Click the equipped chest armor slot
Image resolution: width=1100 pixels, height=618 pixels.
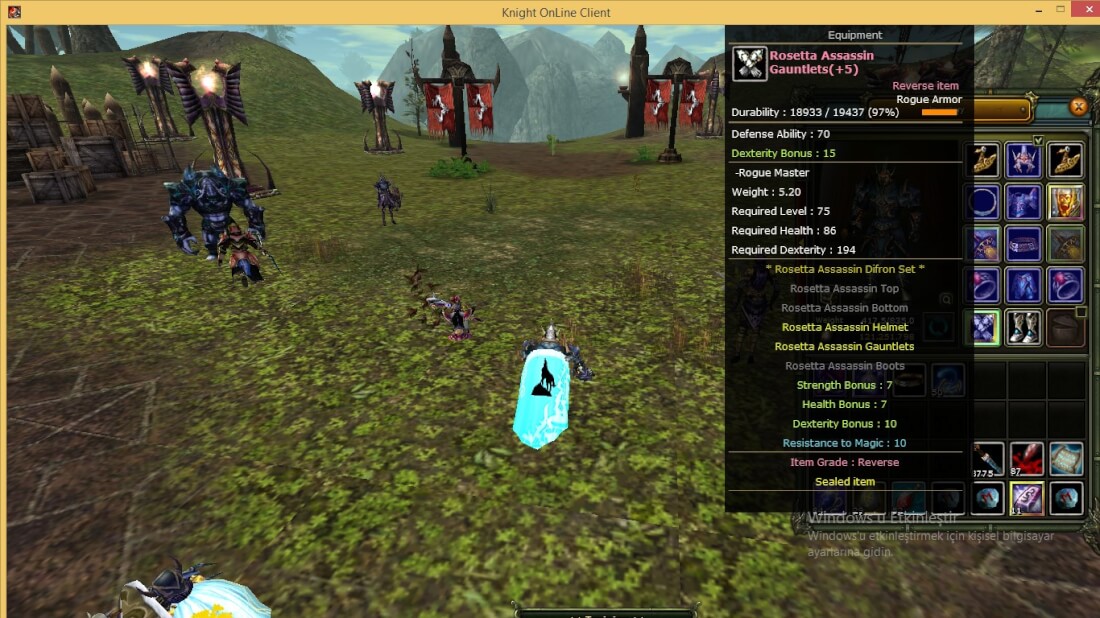1025,202
